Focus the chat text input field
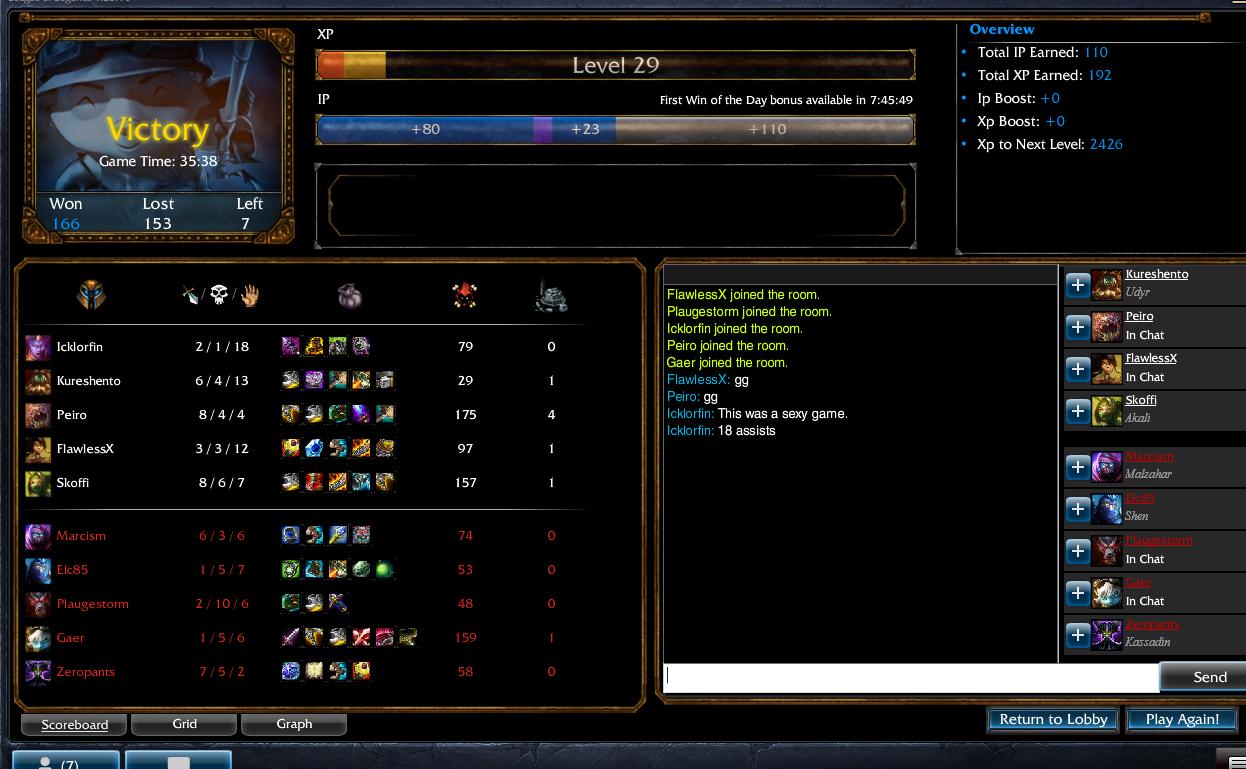 [x=910, y=677]
